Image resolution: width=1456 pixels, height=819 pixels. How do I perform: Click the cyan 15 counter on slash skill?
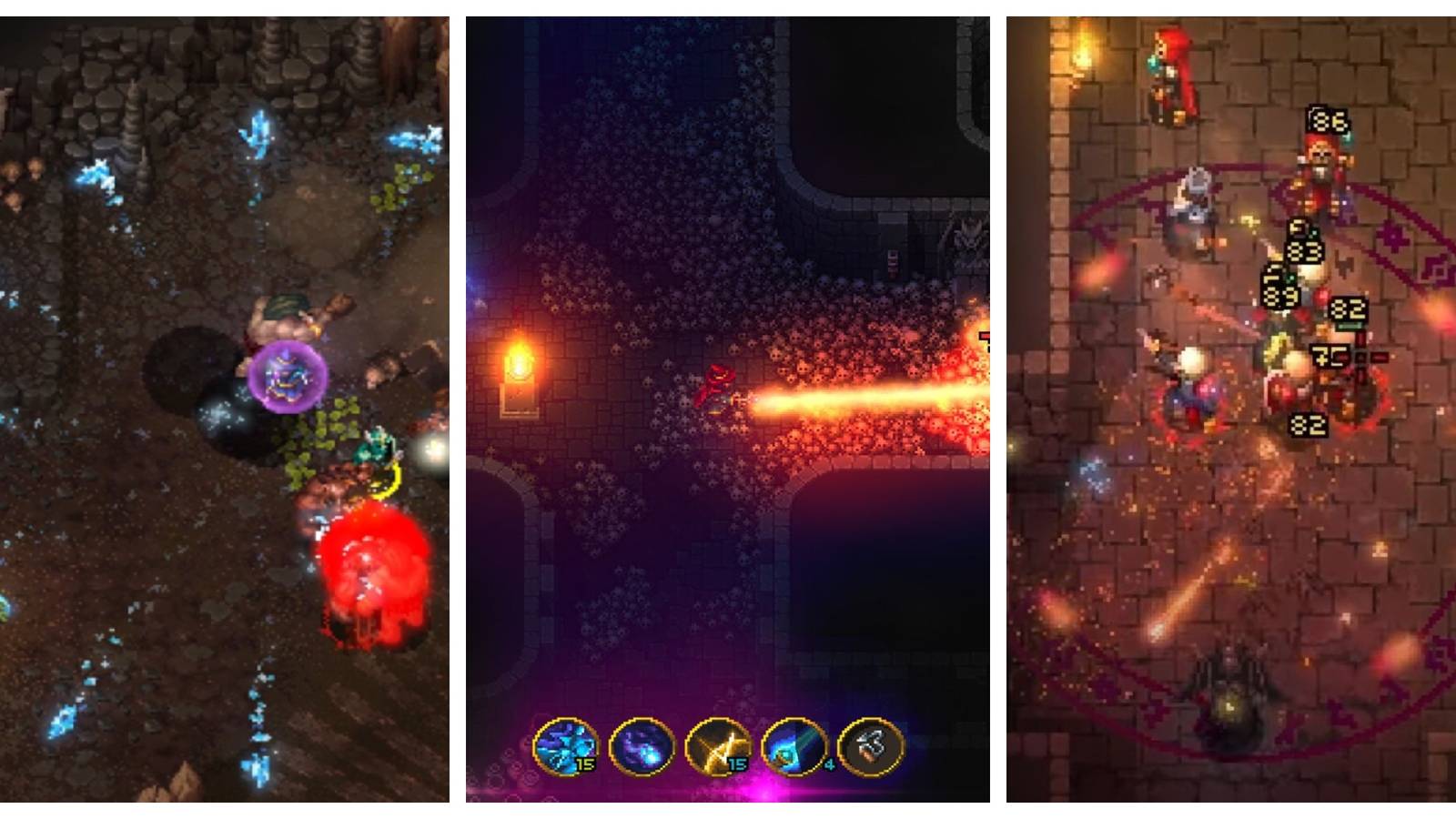736,764
